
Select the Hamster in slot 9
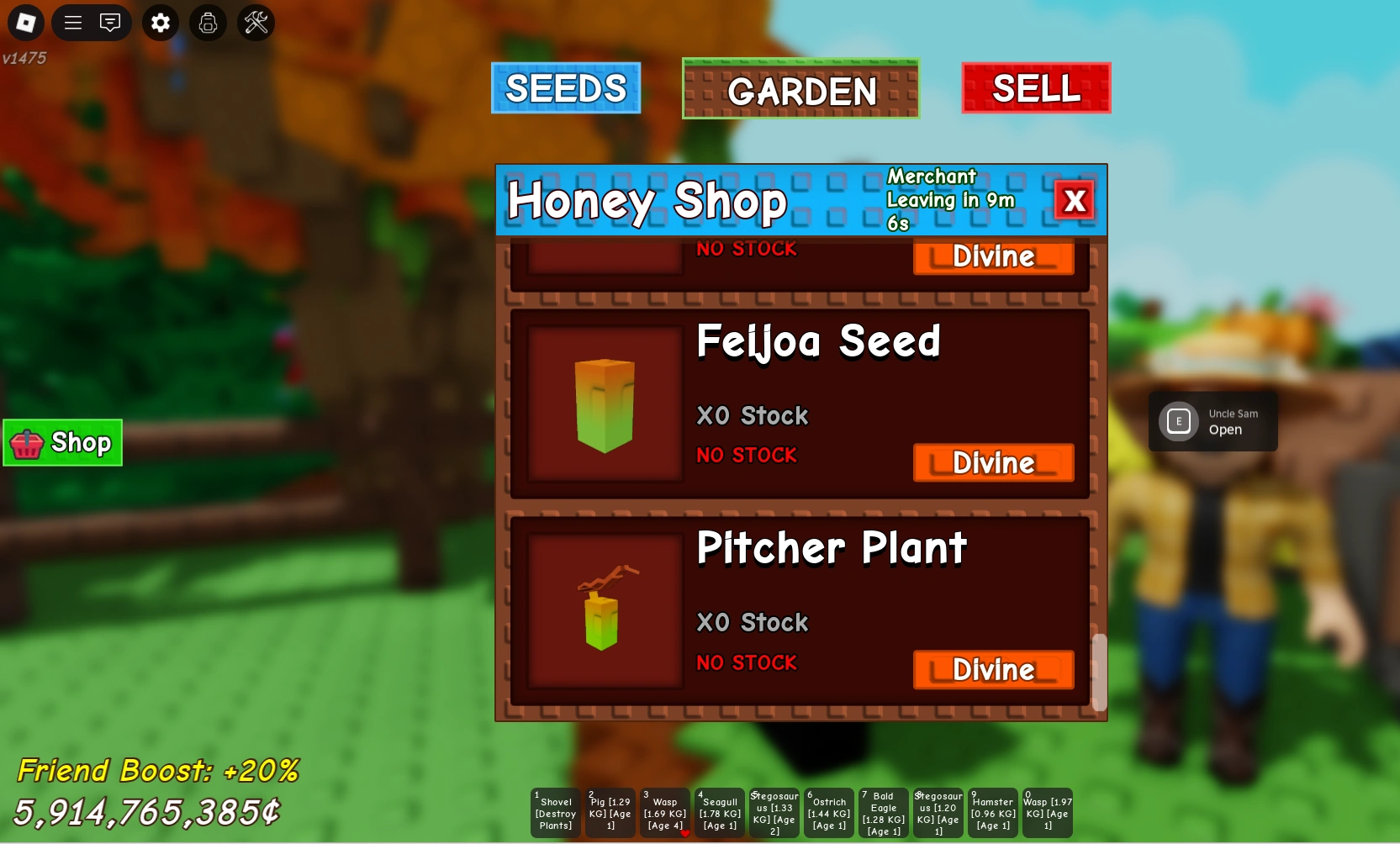click(x=992, y=812)
